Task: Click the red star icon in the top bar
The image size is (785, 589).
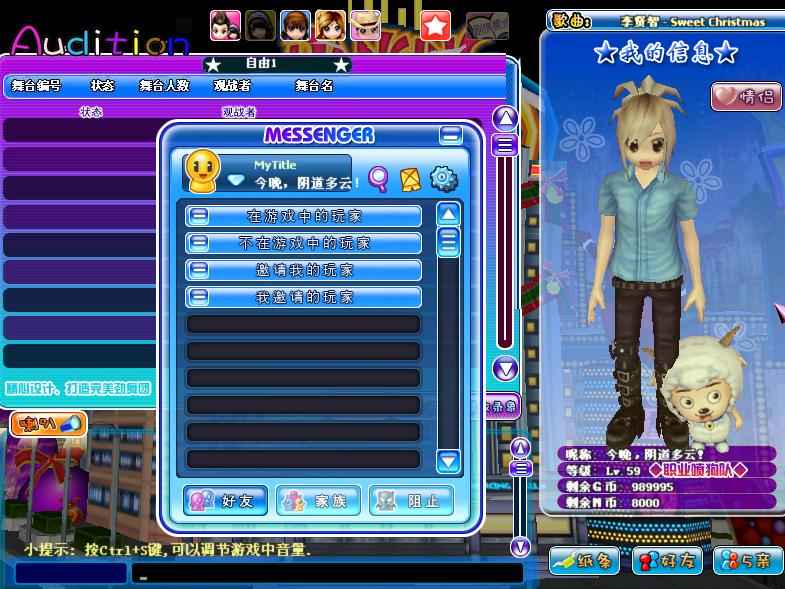Action: (435, 25)
